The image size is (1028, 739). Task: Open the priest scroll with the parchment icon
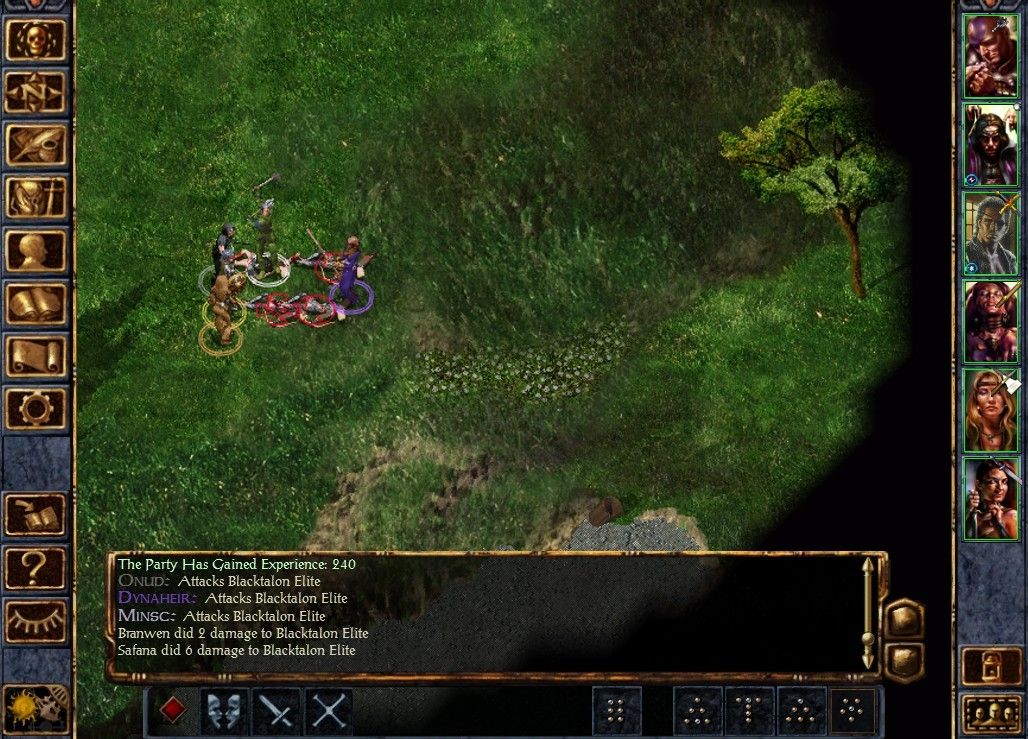click(x=37, y=356)
